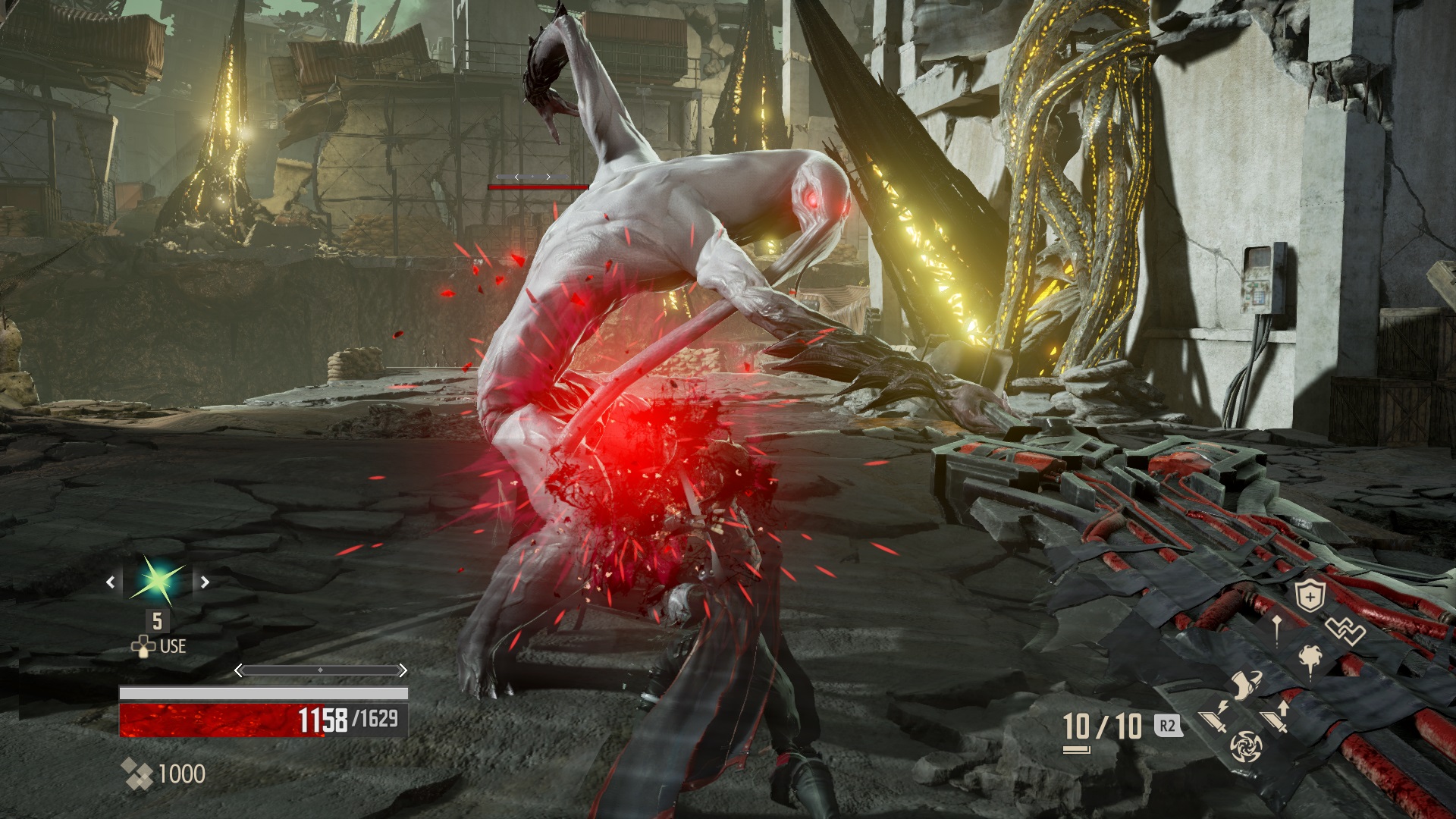The image size is (1456, 819).
Task: Click the haze currency diamond icon
Action: pos(137,772)
